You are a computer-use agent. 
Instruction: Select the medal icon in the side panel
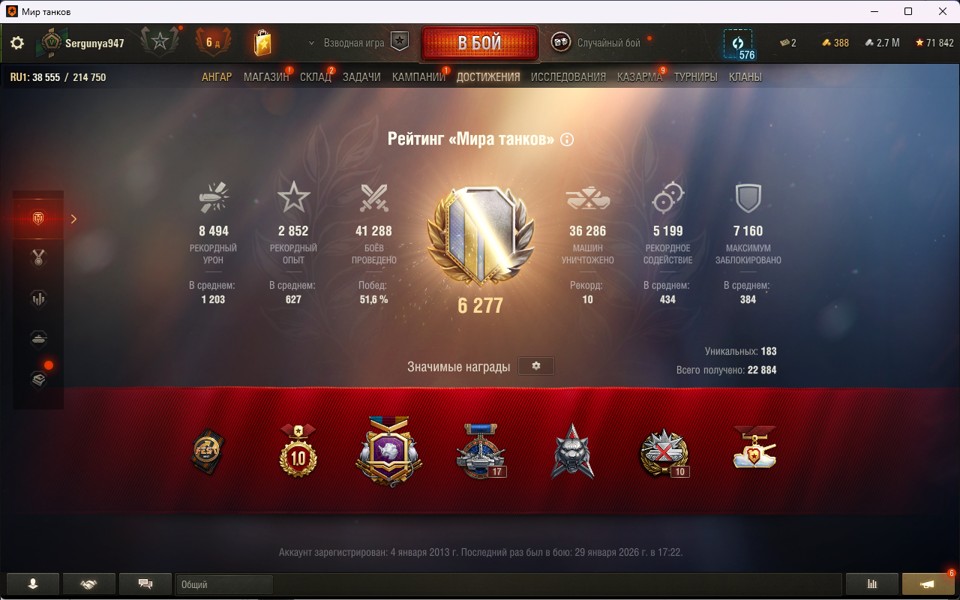point(39,258)
